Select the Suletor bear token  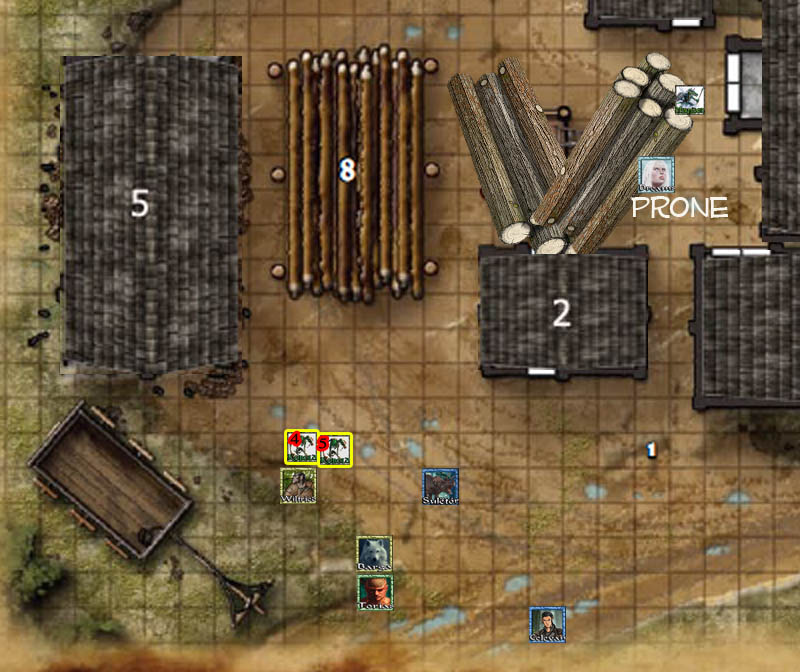click(440, 487)
